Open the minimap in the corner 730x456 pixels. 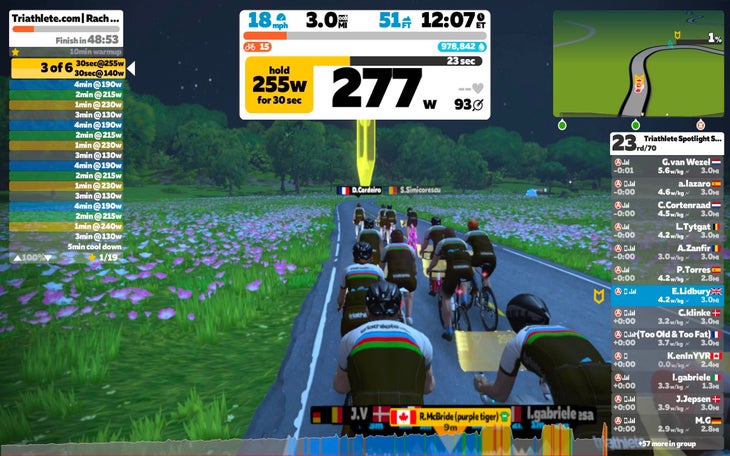click(x=638, y=63)
